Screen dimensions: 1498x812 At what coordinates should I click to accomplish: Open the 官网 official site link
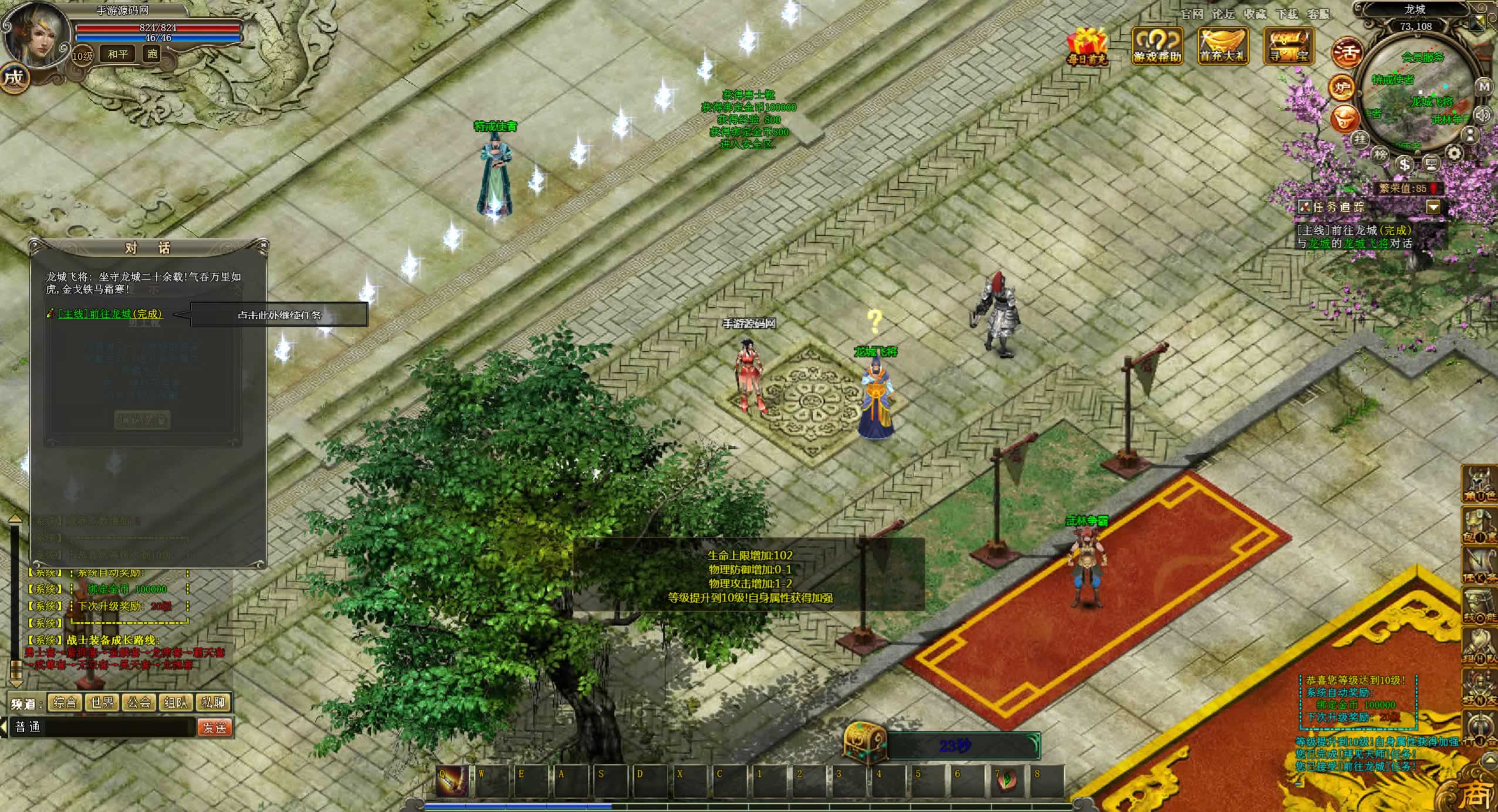point(1192,13)
